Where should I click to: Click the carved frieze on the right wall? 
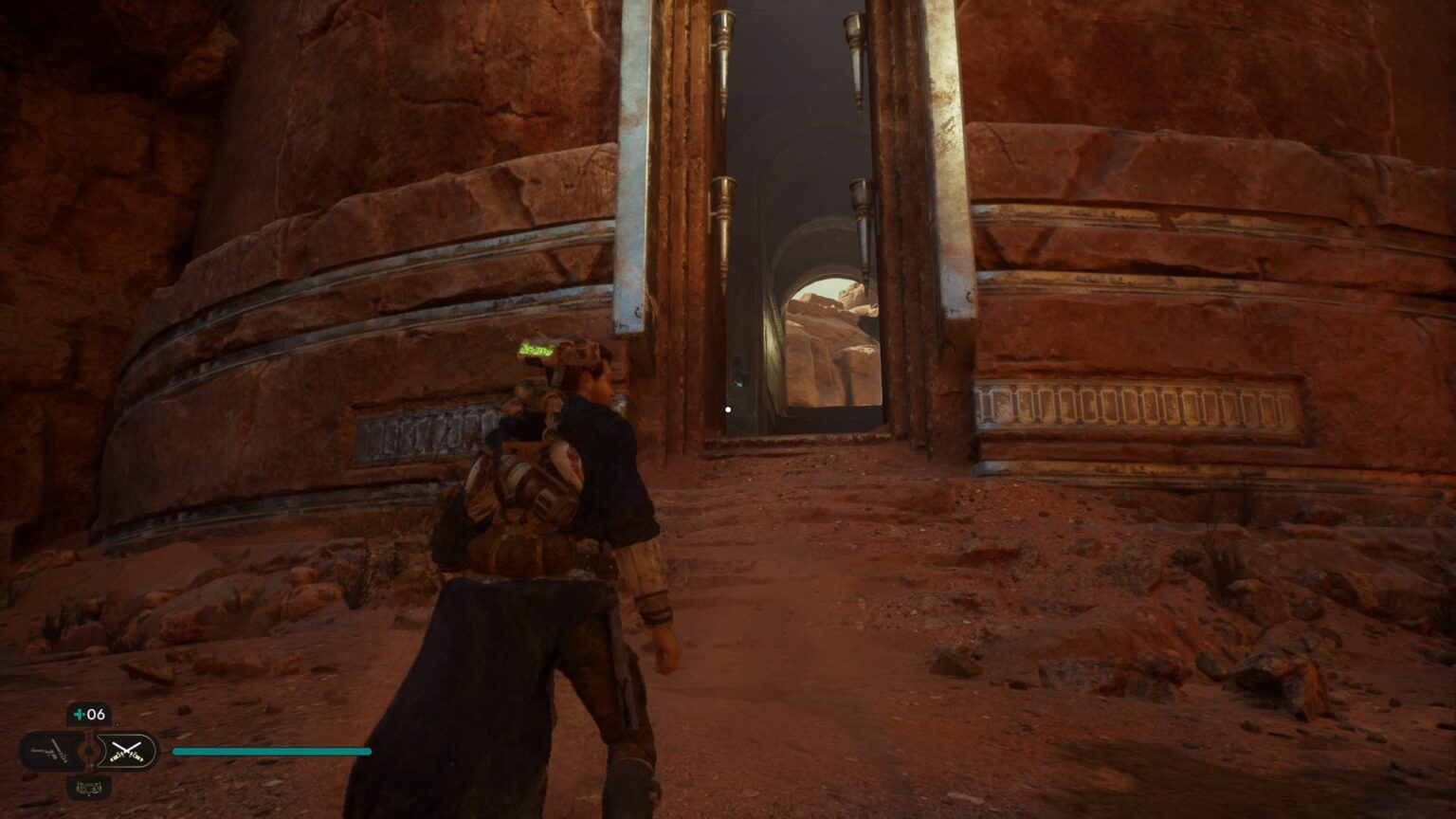click(x=1137, y=408)
